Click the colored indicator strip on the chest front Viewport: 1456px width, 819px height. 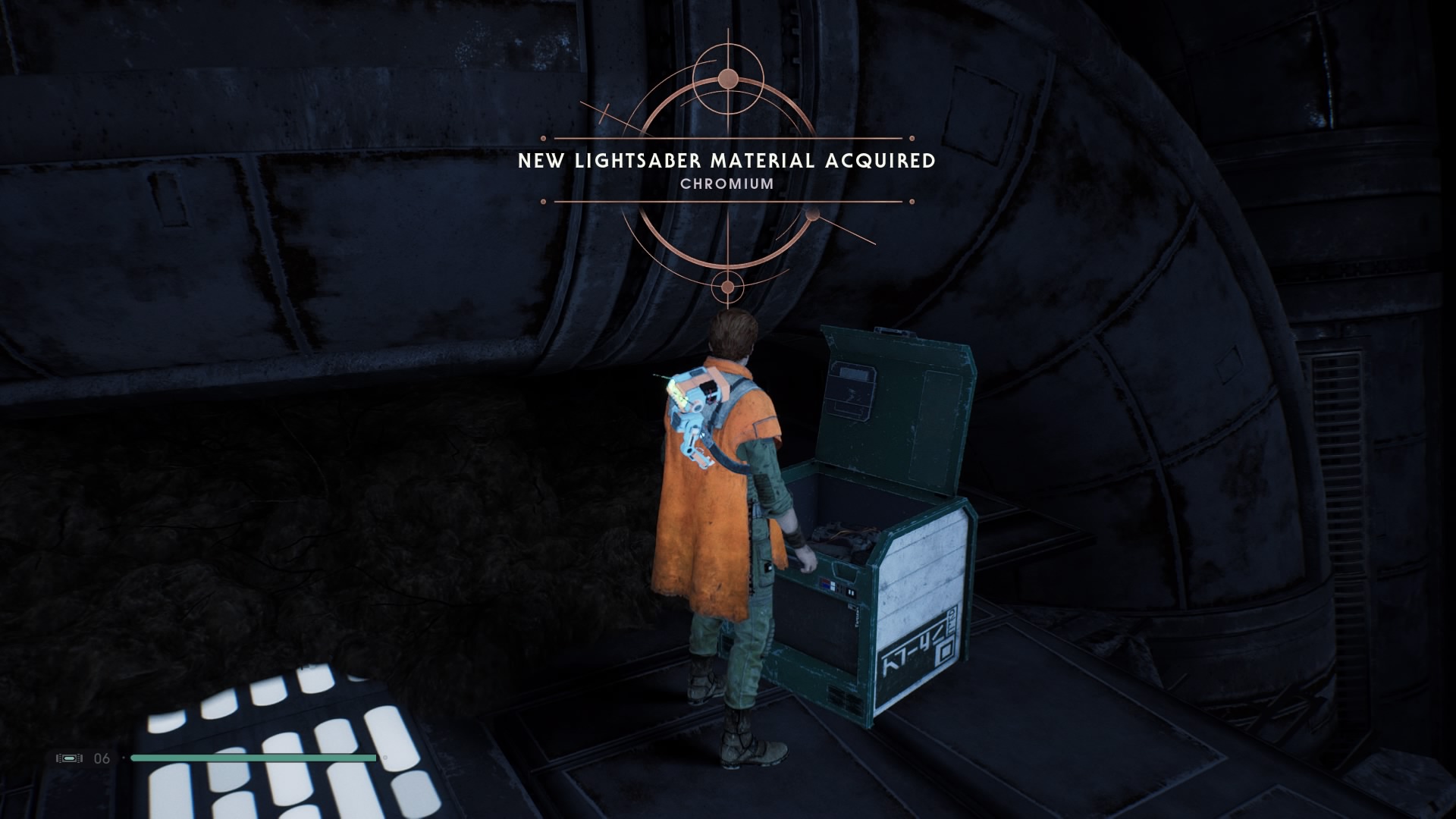point(828,584)
